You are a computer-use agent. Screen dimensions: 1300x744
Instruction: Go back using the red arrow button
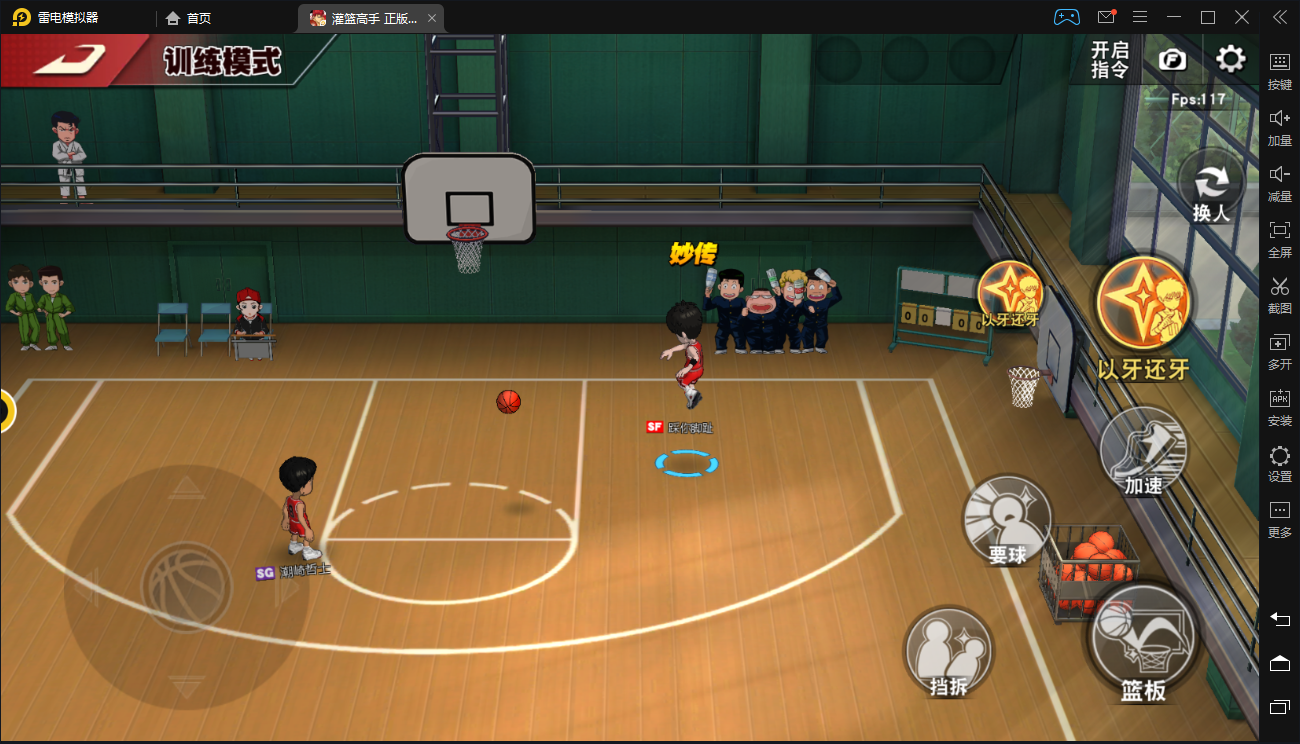click(x=68, y=60)
